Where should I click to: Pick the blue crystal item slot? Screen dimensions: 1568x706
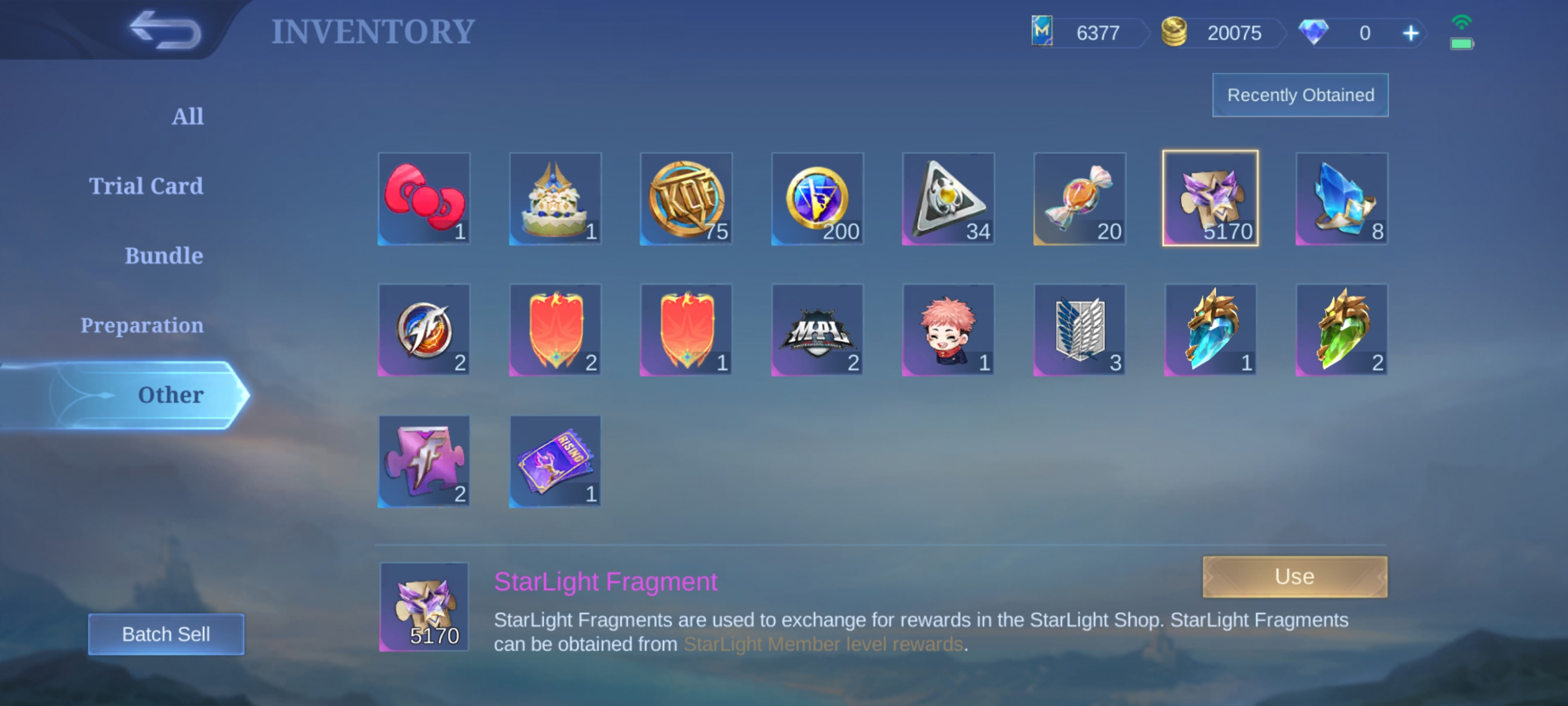[1341, 198]
